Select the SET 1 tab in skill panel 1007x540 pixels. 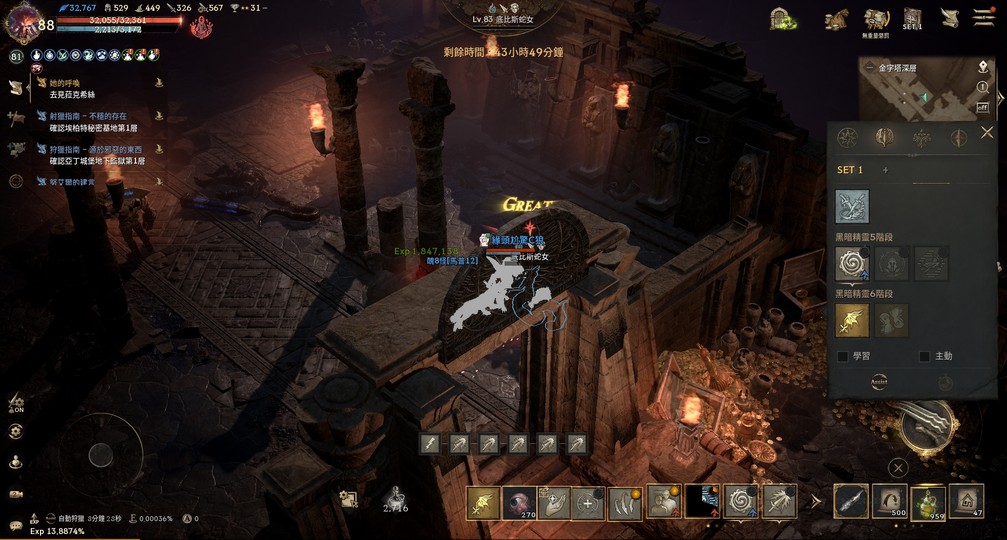850,170
